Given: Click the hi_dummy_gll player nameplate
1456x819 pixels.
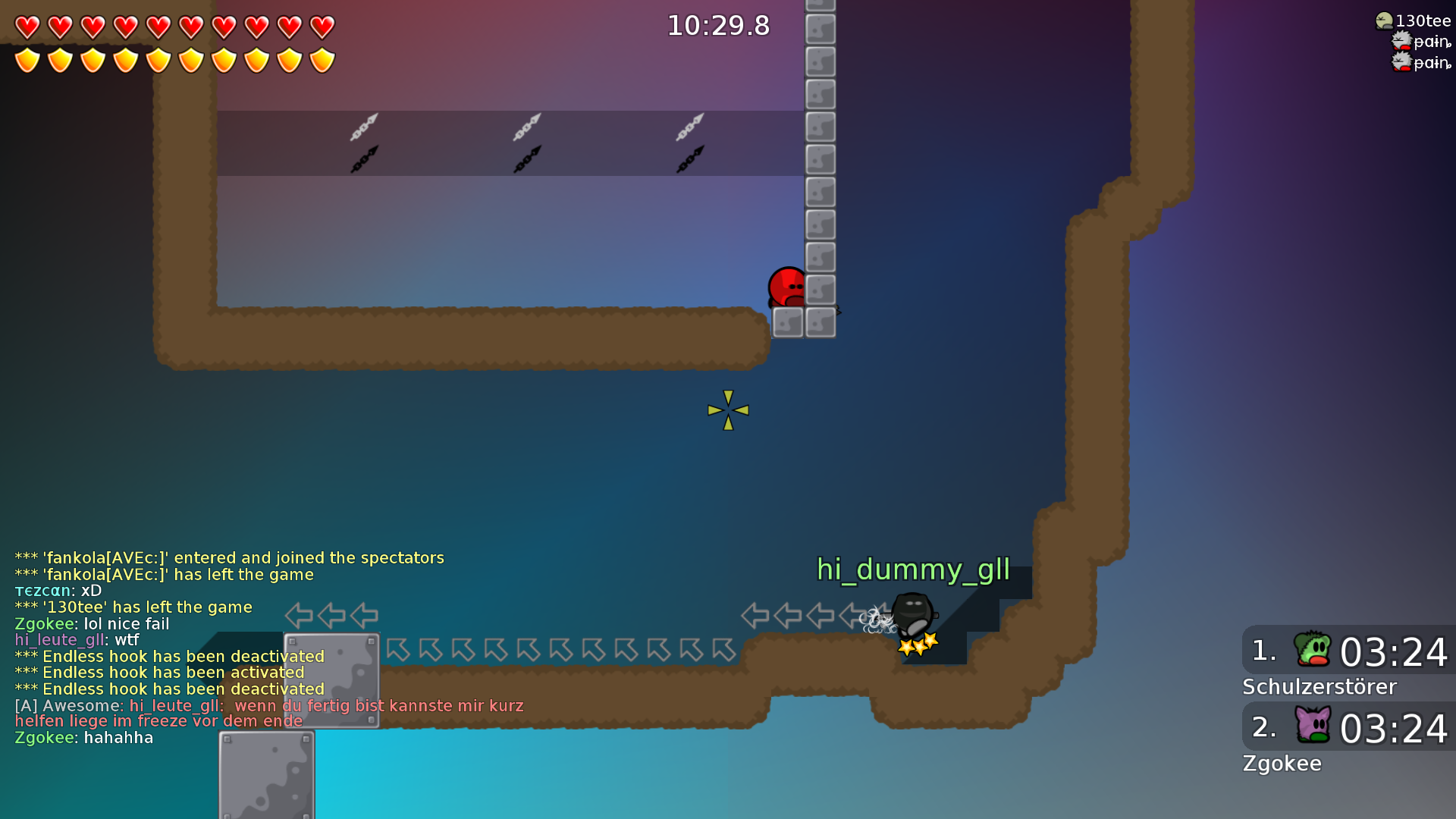Looking at the screenshot, I should click(x=913, y=570).
